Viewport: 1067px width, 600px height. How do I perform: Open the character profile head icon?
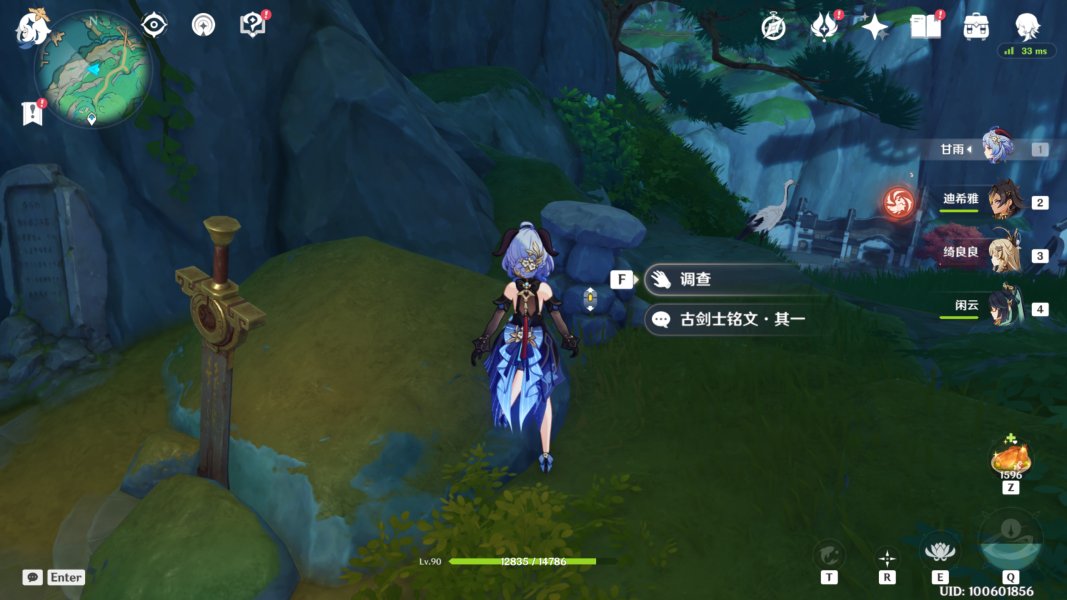pos(1027,27)
